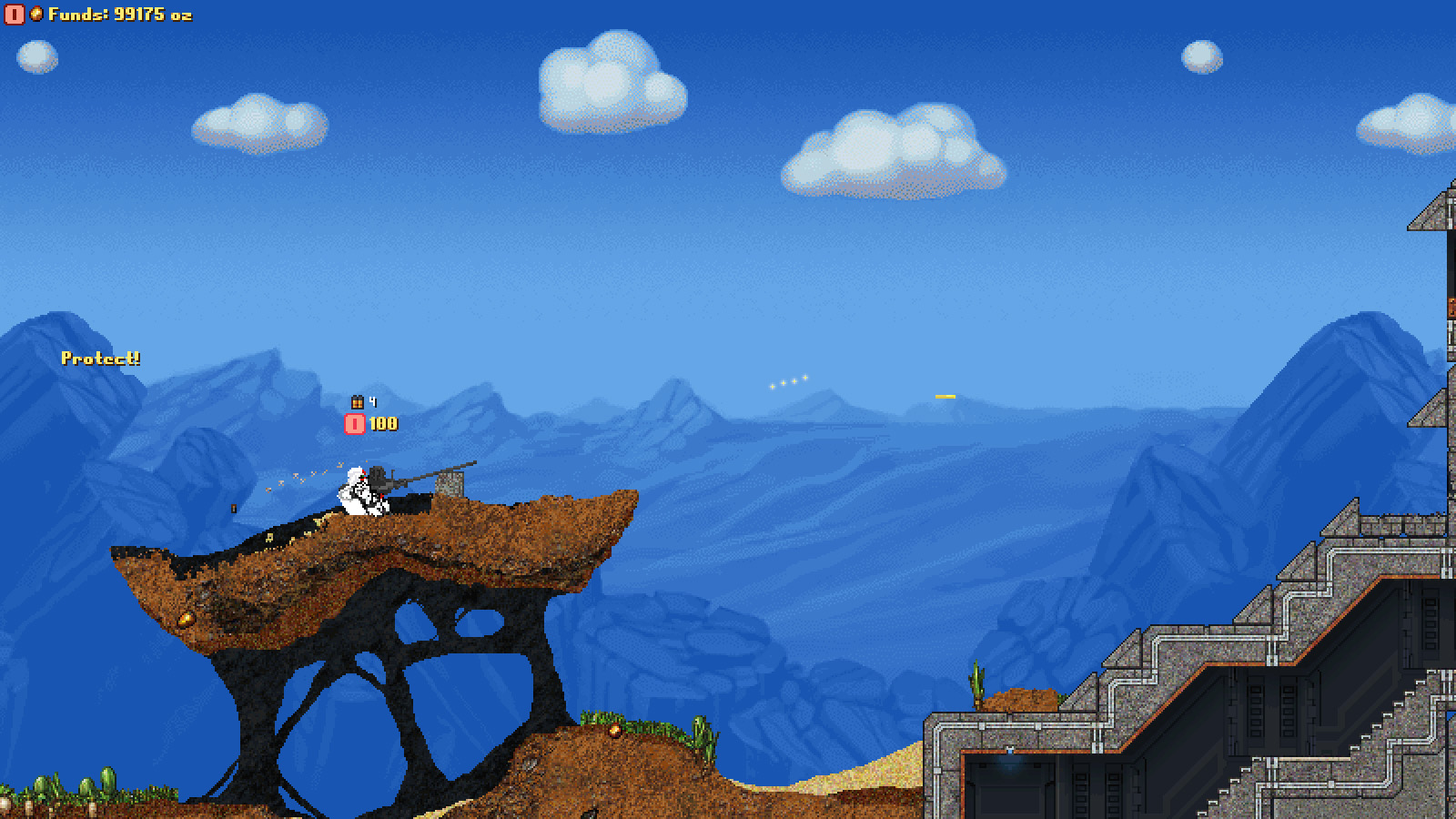Click the red health badge above the soldier
The image size is (1456, 819).
pyautogui.click(x=354, y=422)
